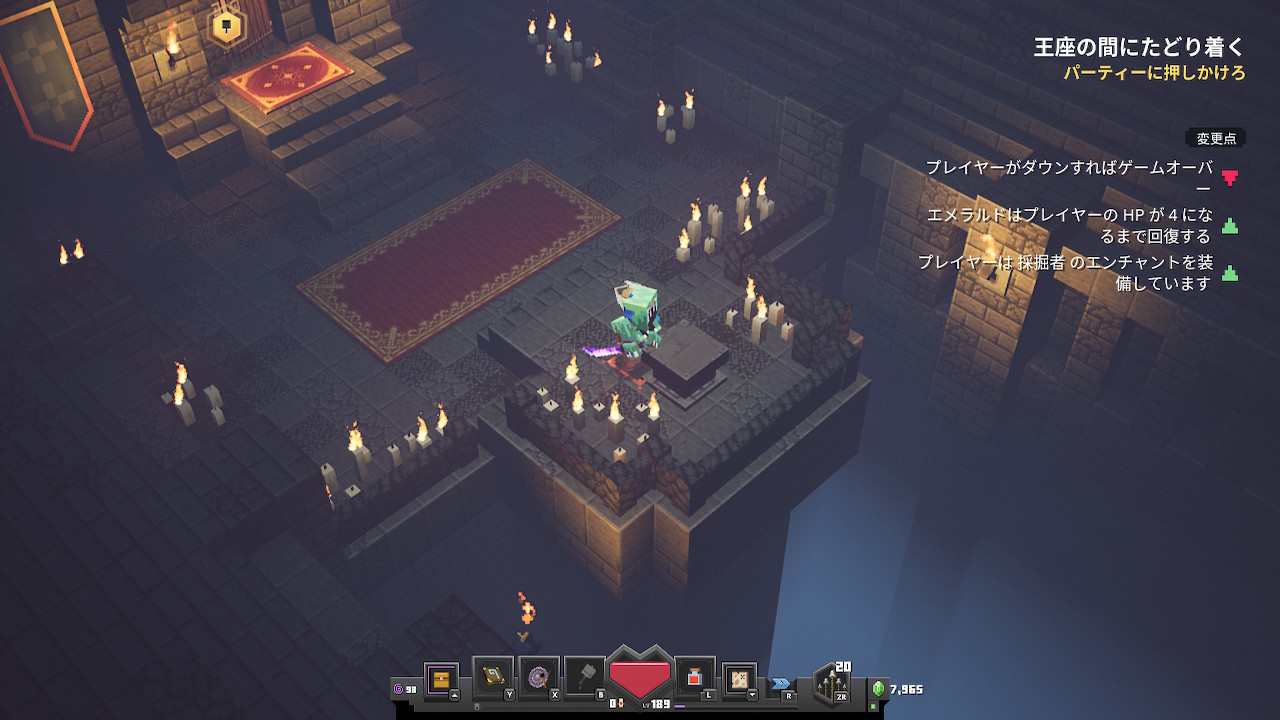Open the inventory chest icon

click(x=441, y=680)
